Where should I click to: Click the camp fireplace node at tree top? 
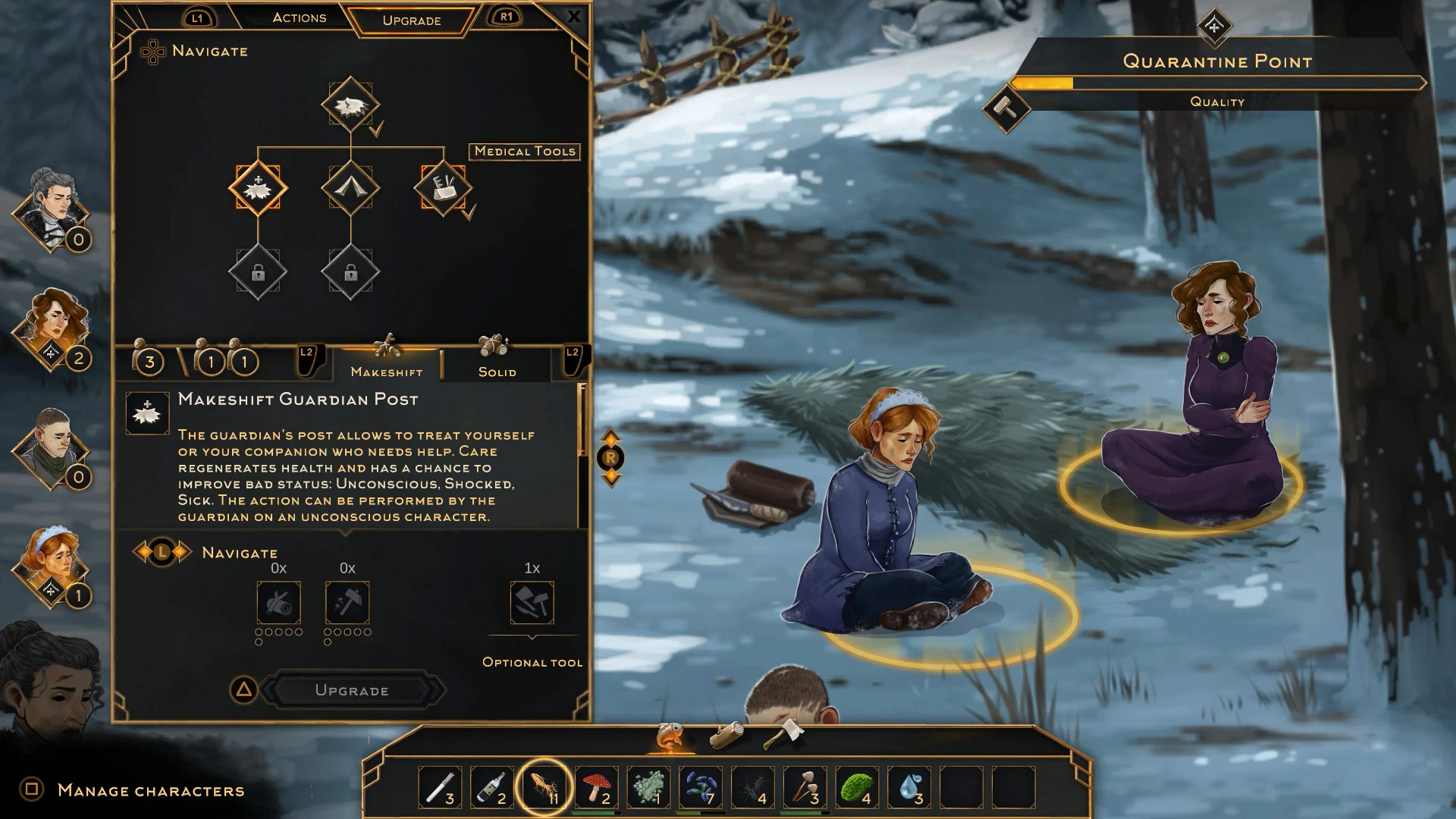coord(350,106)
